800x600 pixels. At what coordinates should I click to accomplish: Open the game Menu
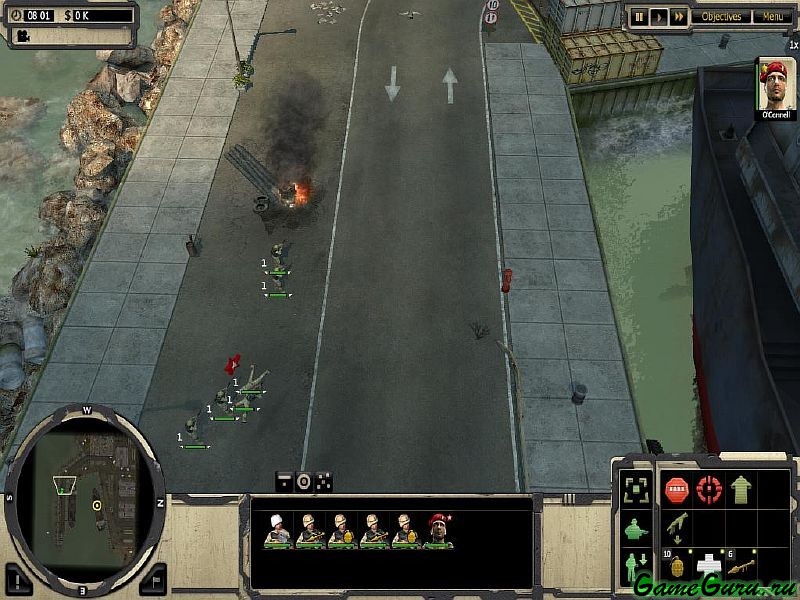coord(771,16)
